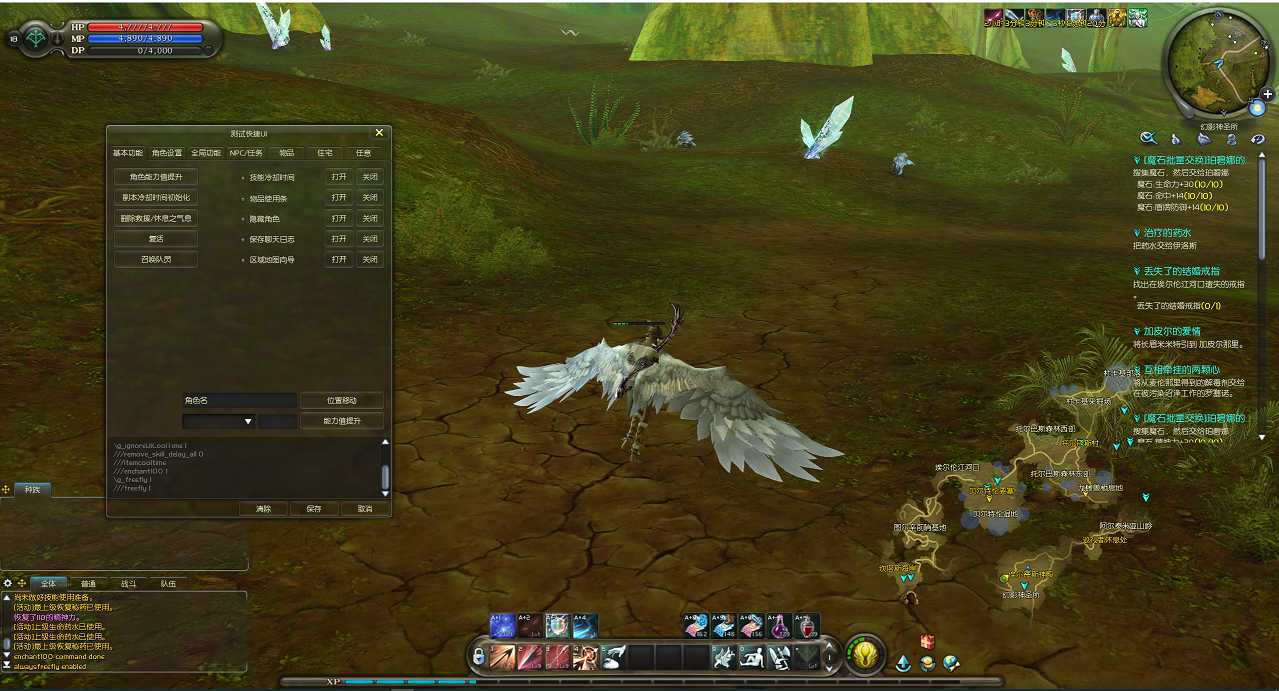The height and width of the screenshot is (691, 1279).
Task: Click the 角色能力值提升 button
Action: pyautogui.click(x=155, y=177)
